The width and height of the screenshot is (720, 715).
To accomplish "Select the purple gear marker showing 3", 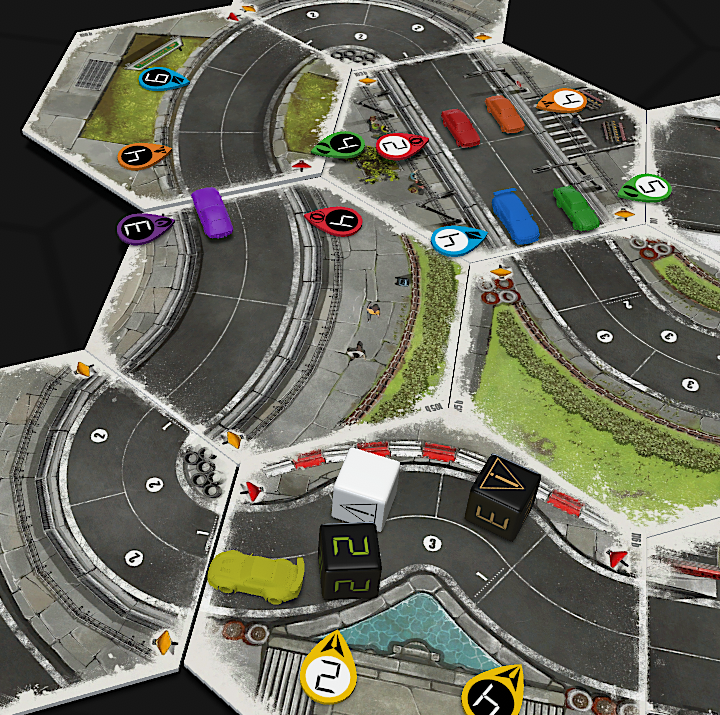I will coord(144,229).
